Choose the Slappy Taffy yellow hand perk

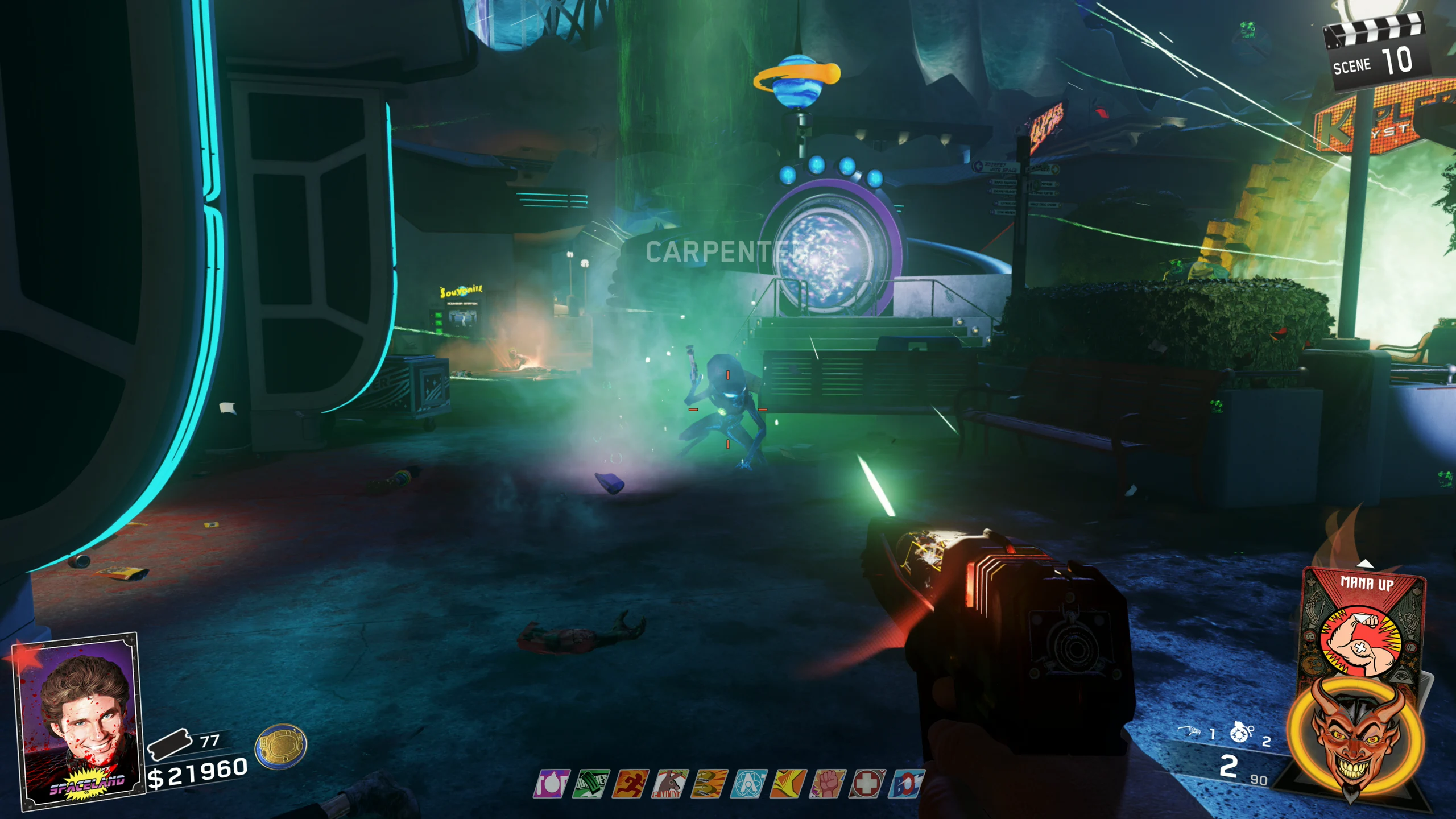(x=789, y=784)
